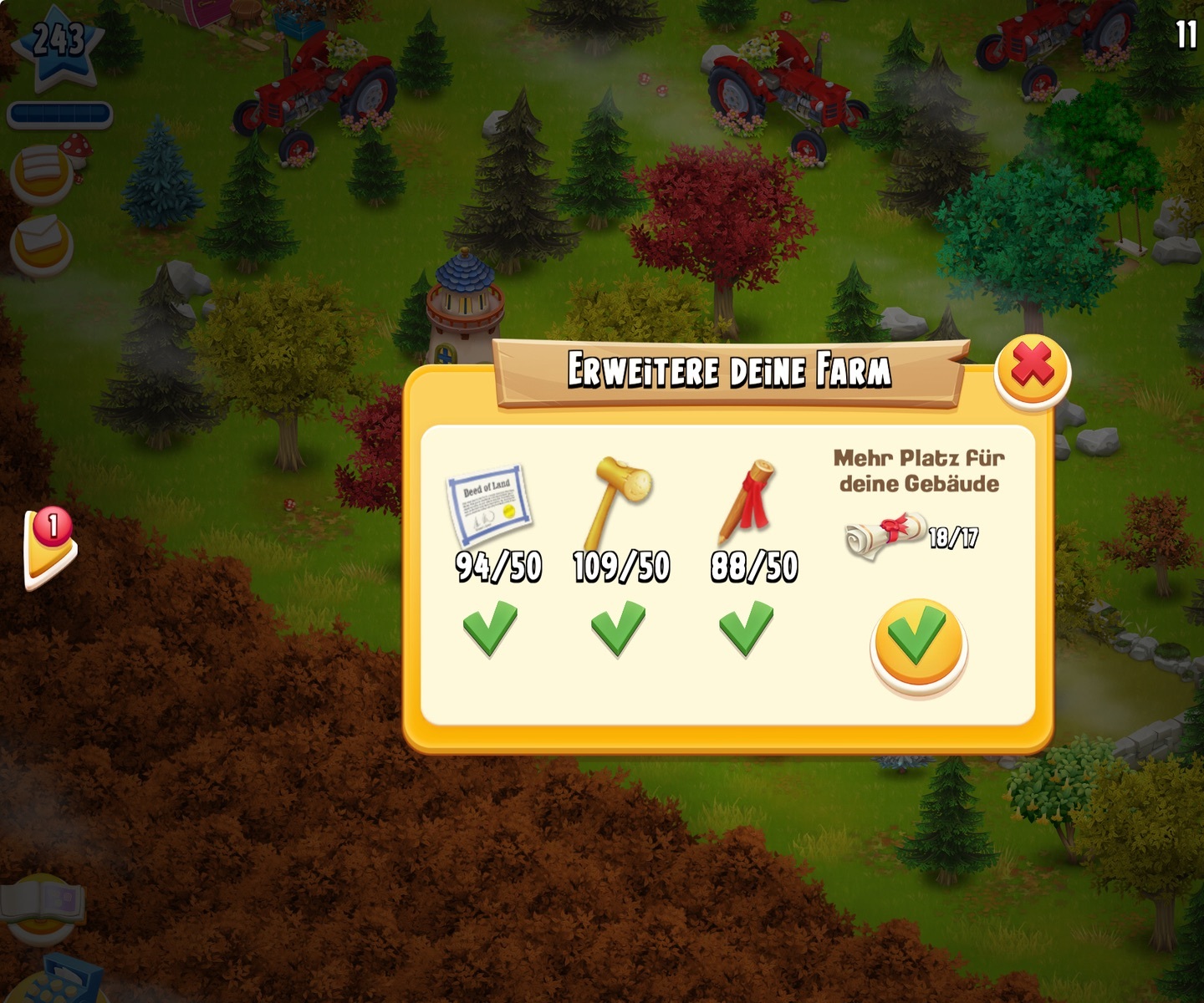Open the mail envelope button
Image resolution: width=1204 pixels, height=1003 pixels.
click(x=40, y=242)
